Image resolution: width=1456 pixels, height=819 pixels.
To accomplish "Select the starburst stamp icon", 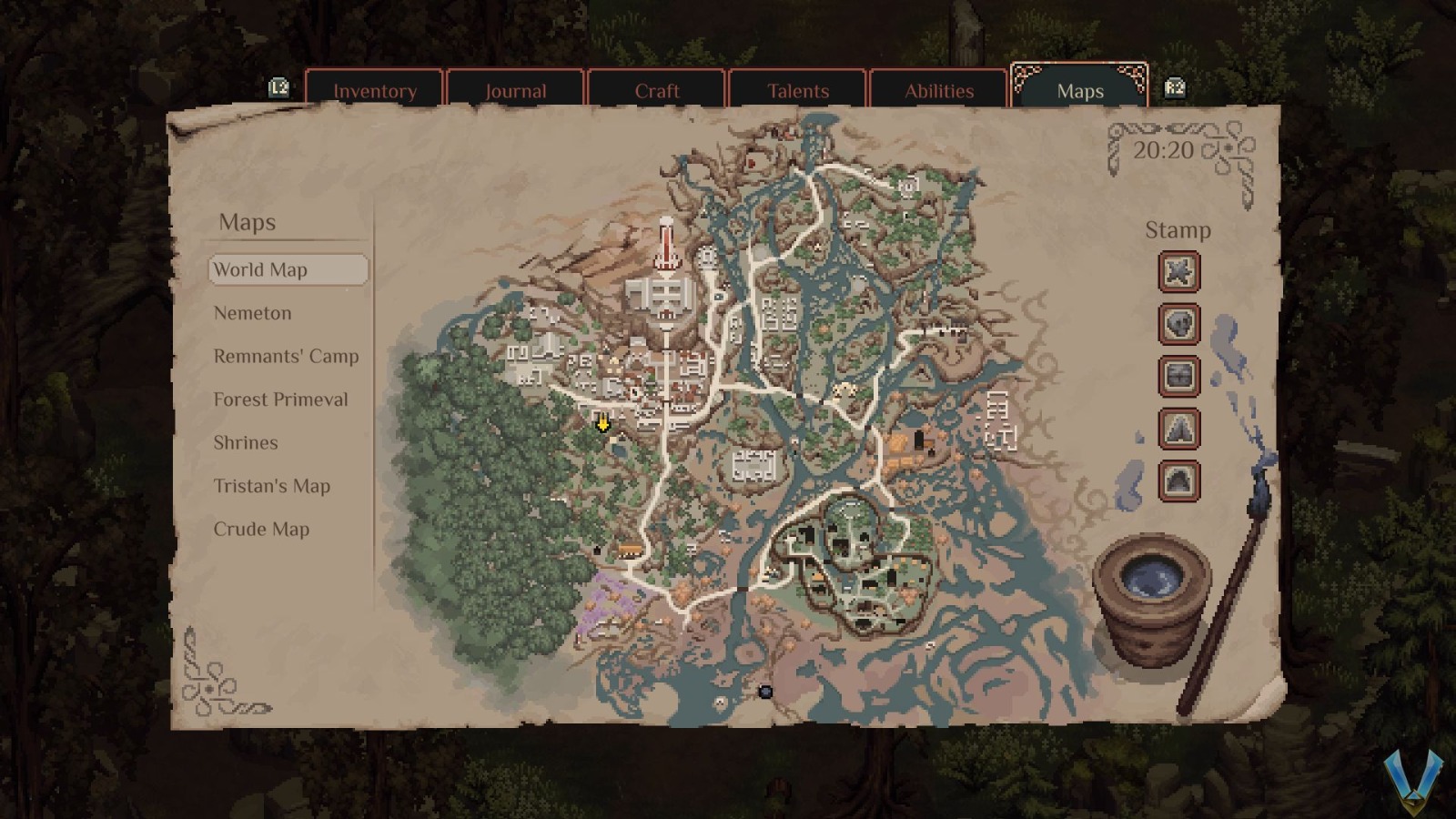I will (x=1178, y=272).
